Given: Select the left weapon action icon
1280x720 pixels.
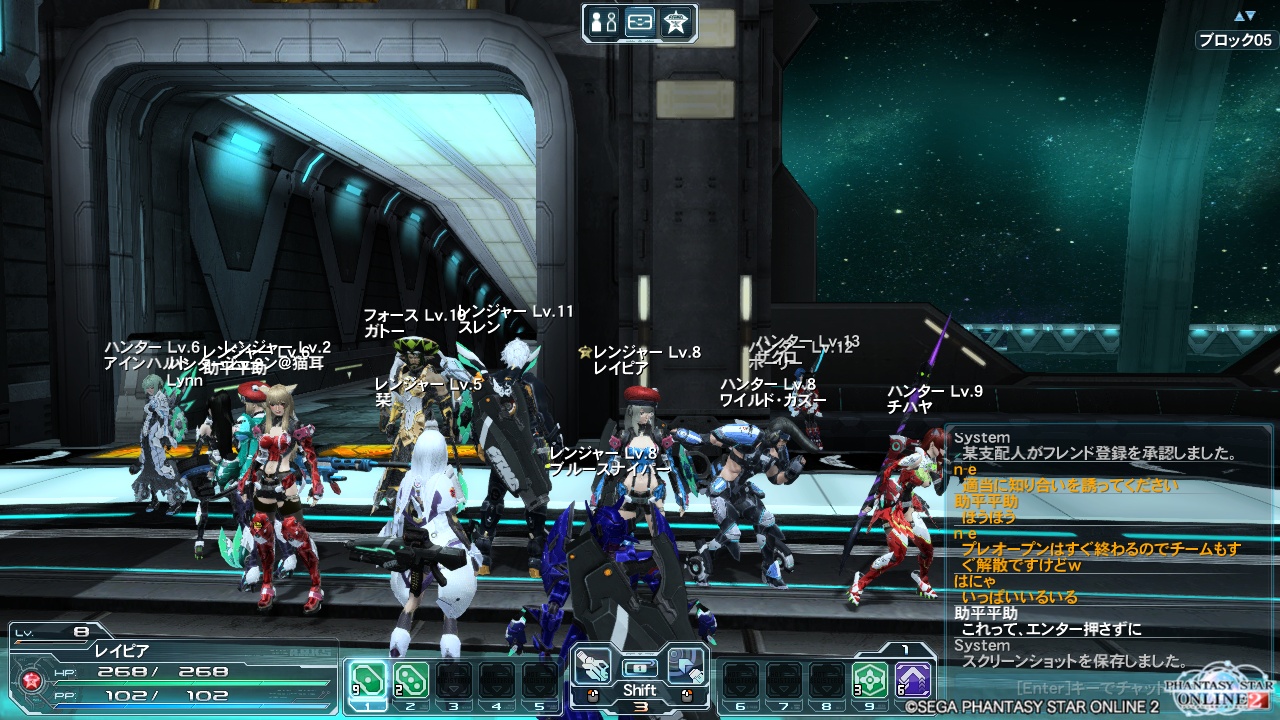Looking at the screenshot, I should point(592,666).
